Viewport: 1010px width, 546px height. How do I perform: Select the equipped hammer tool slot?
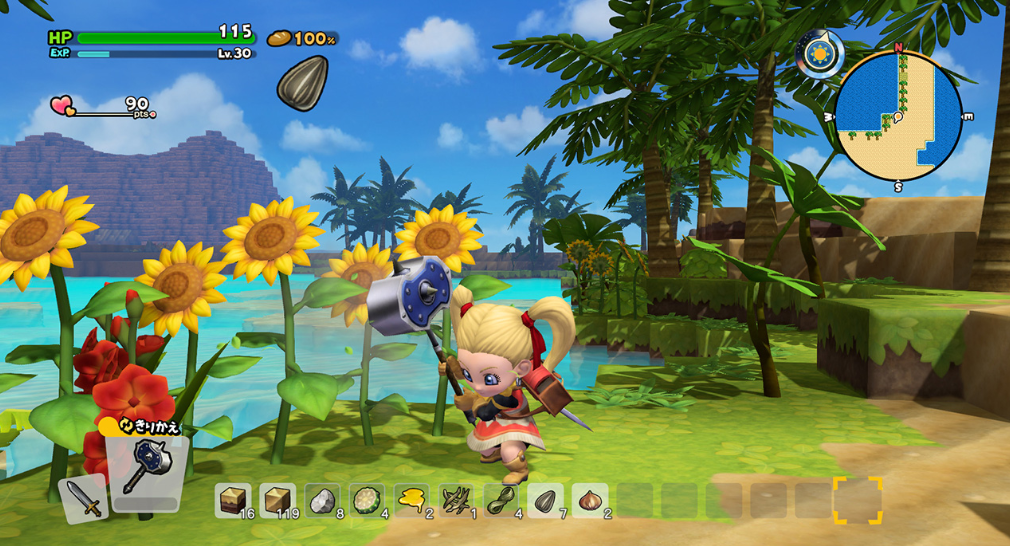[147, 468]
